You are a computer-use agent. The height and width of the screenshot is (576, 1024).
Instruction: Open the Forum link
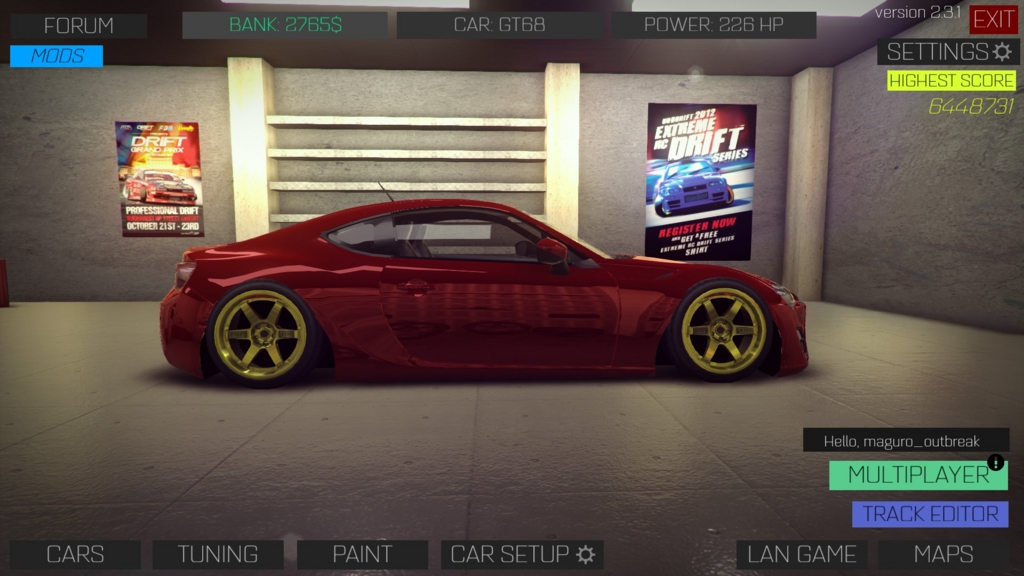tap(78, 26)
